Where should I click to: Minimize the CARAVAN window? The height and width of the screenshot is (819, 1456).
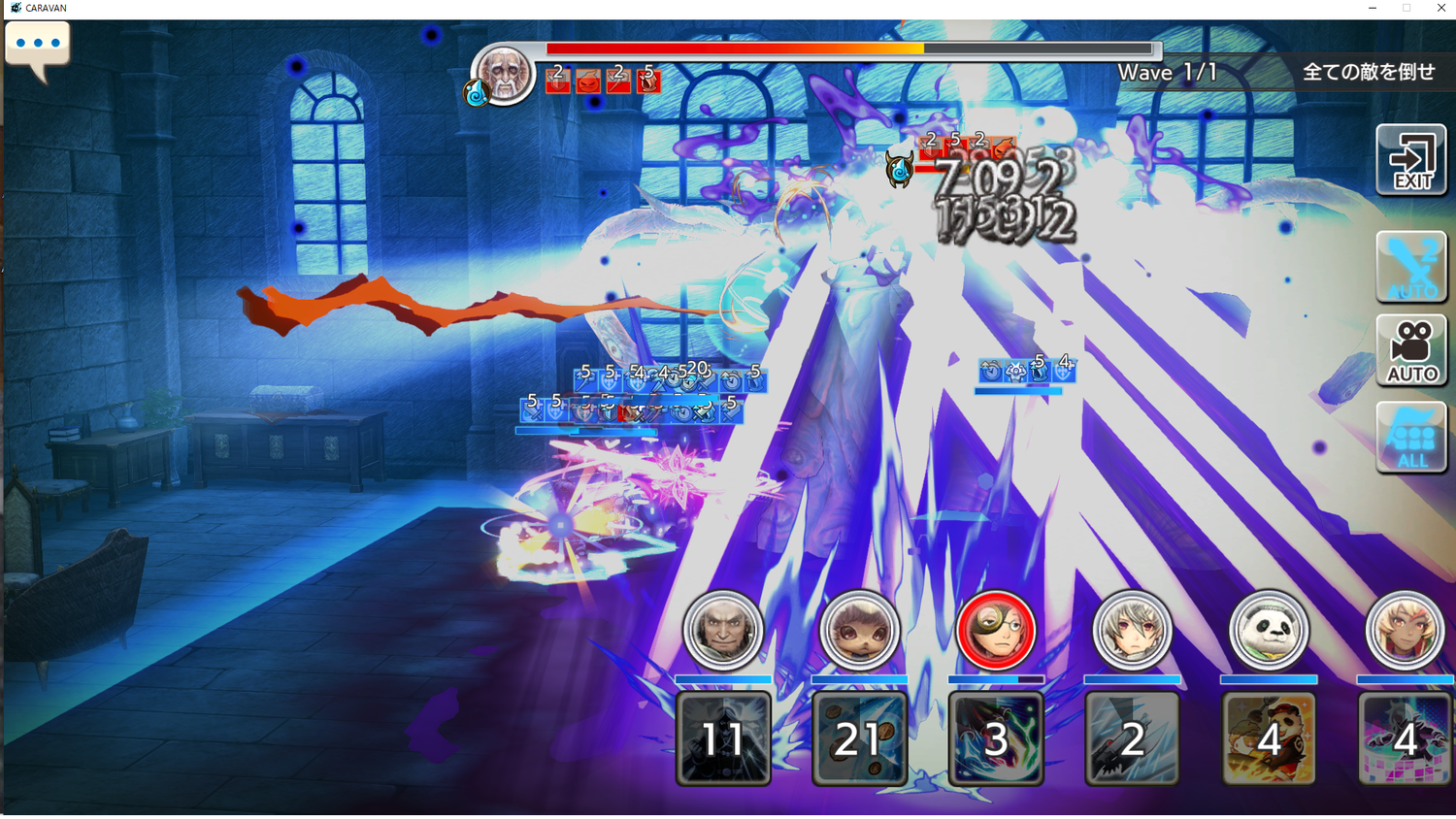click(x=1372, y=8)
